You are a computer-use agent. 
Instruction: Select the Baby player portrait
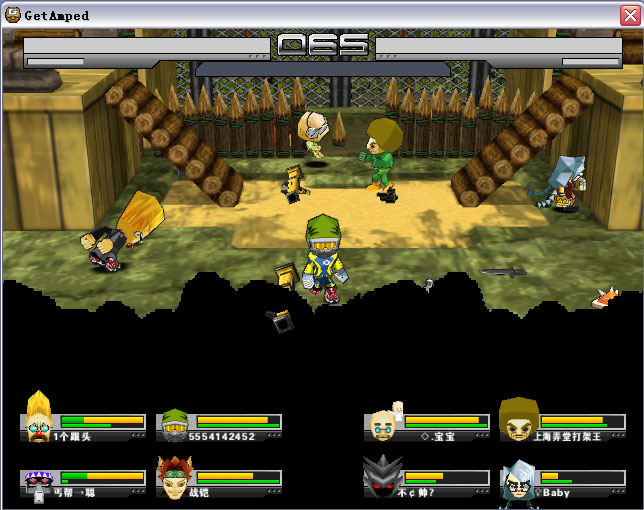coord(519,478)
